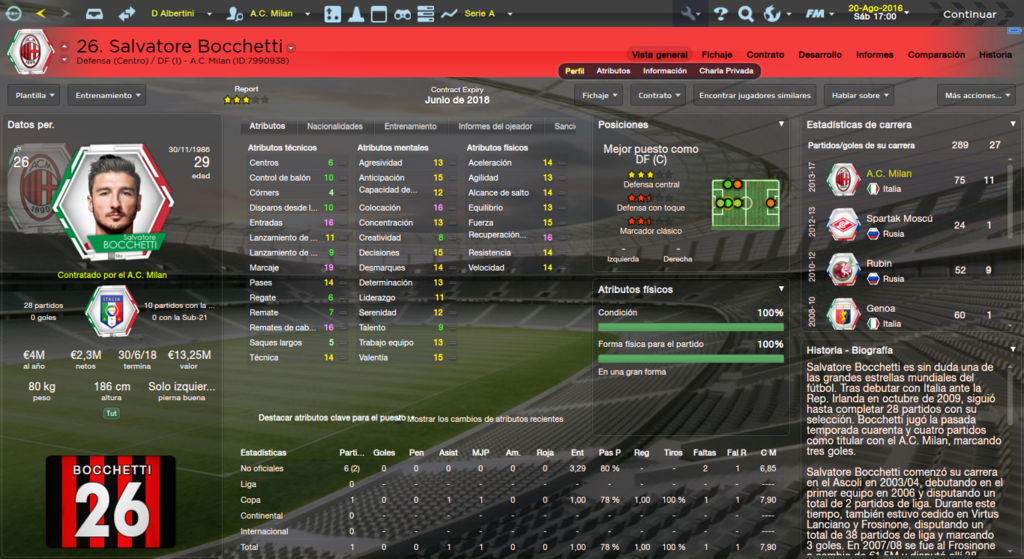Open the Desarrollo tab

(820, 54)
